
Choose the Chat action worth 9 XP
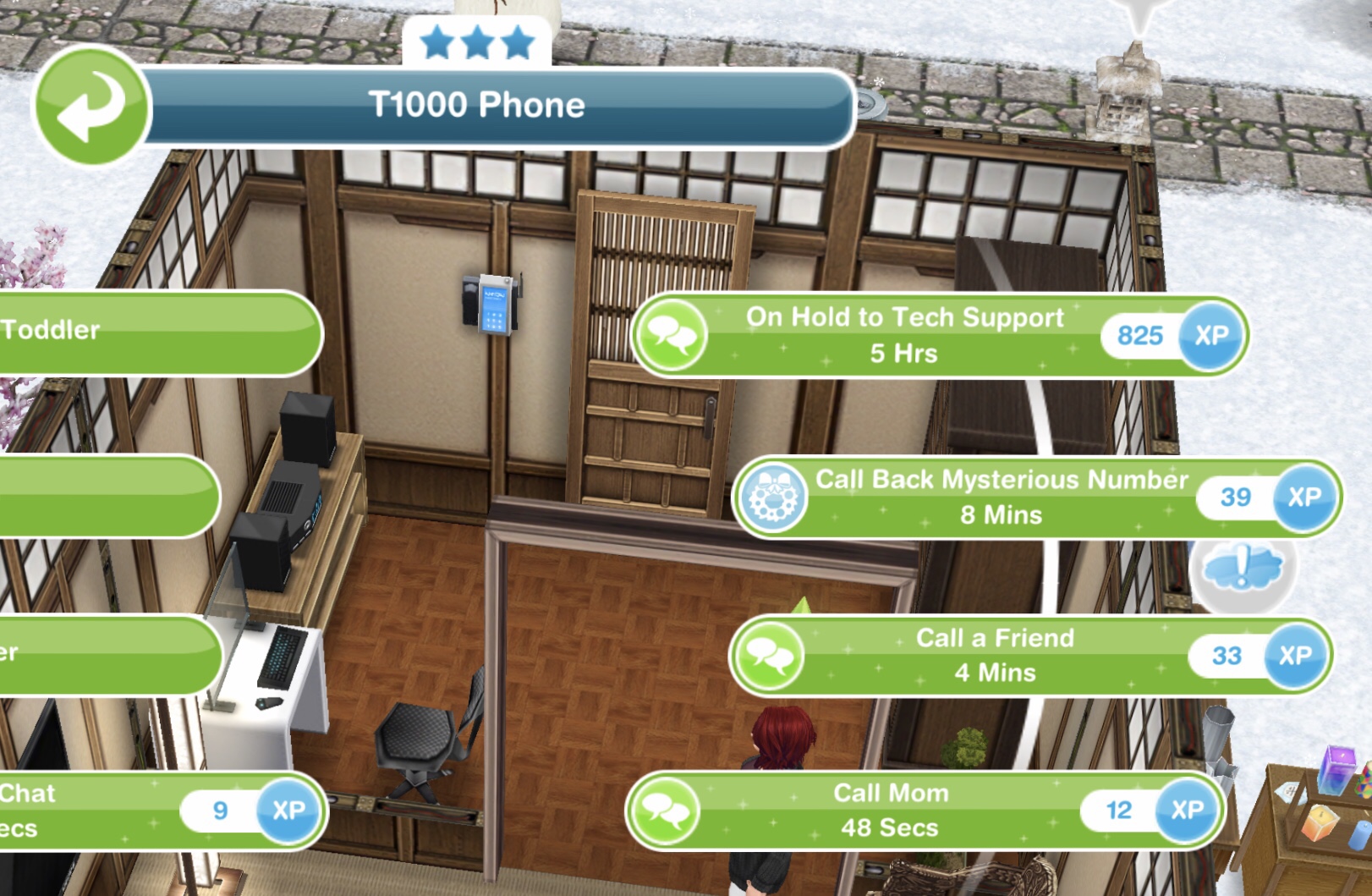(x=127, y=811)
